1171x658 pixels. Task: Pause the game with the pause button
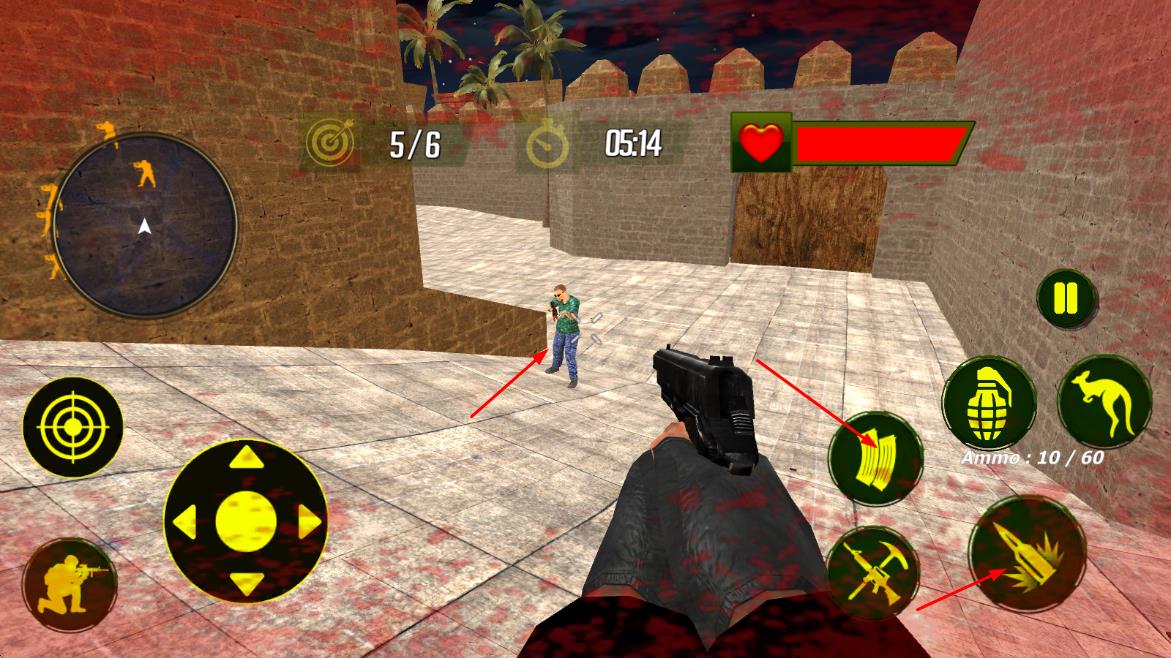tap(1066, 299)
